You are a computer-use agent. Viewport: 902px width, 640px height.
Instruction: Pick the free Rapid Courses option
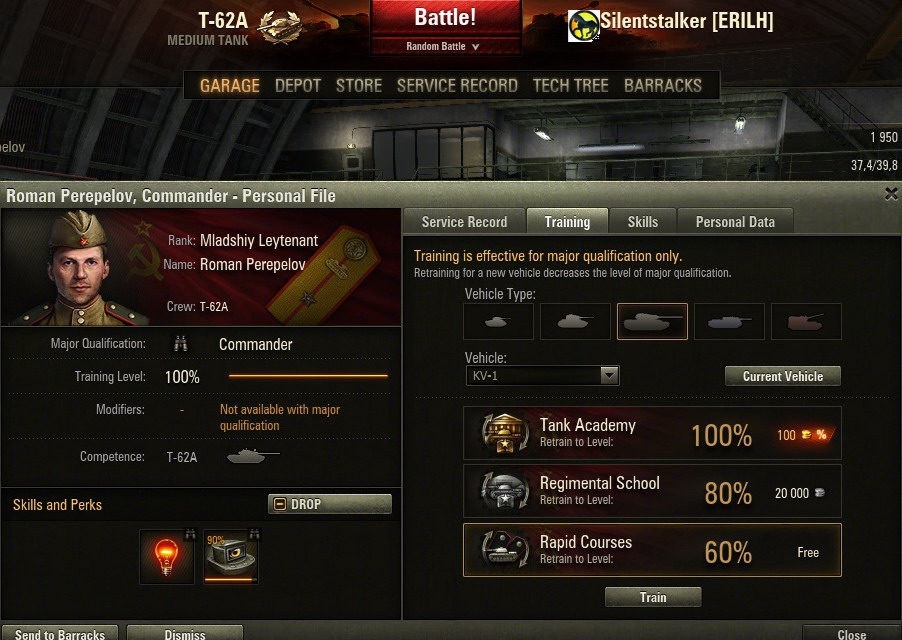click(x=652, y=550)
